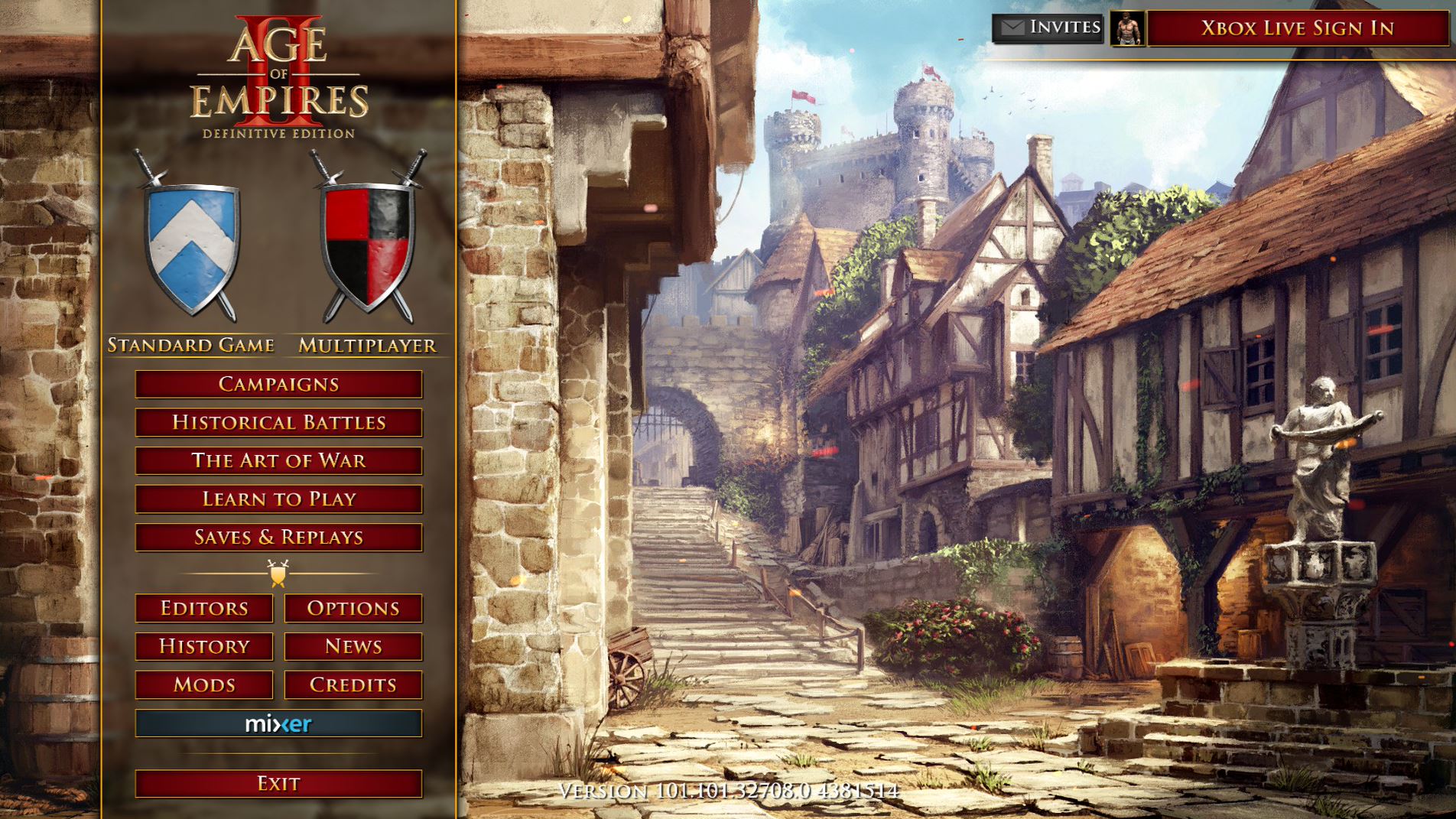The height and width of the screenshot is (819, 1456).
Task: Open Learn to Play tutorials
Action: (x=277, y=499)
